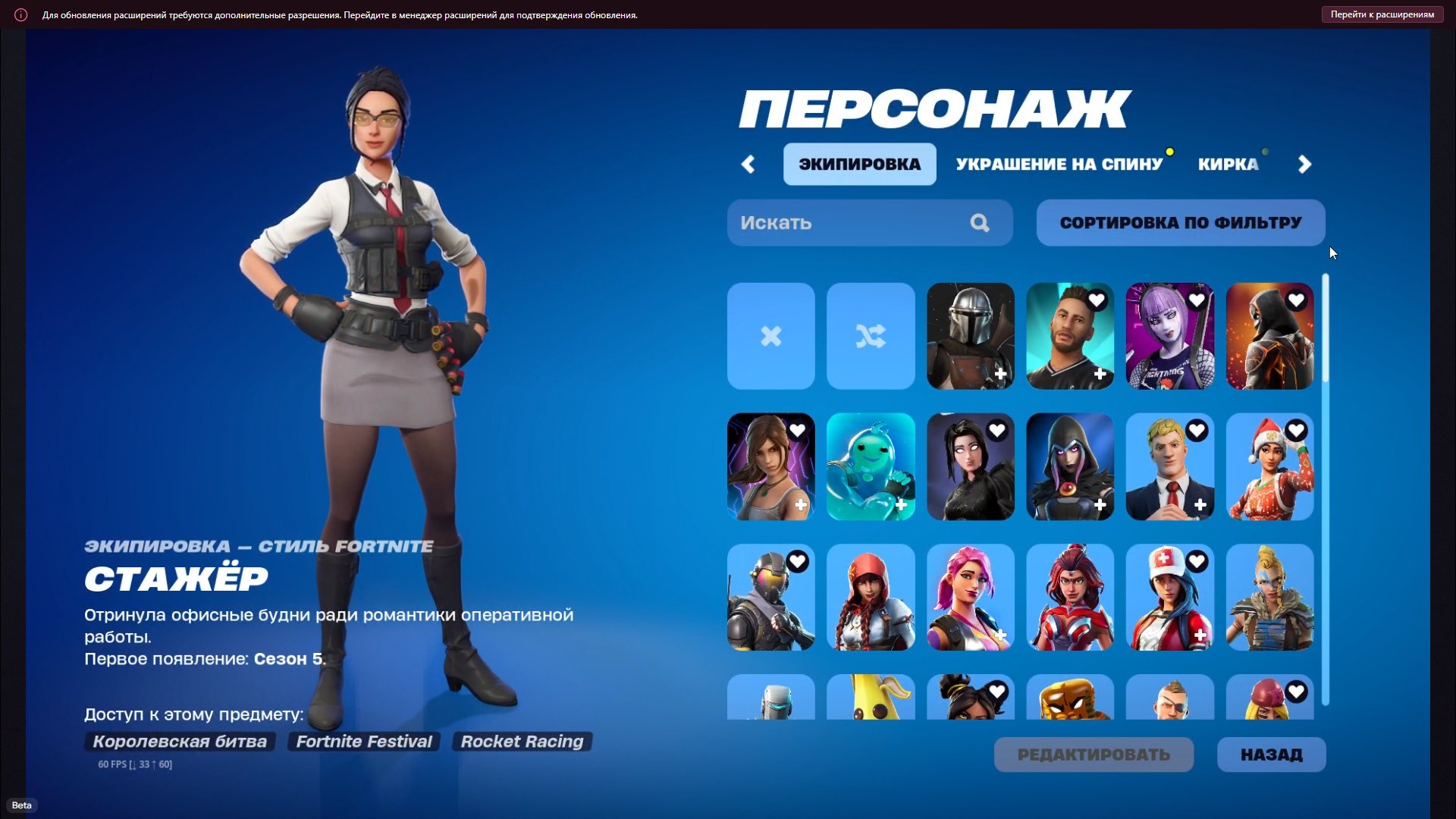Select the Mandalorian outfit thumbnail
This screenshot has height=819, width=1456.
coord(971,336)
